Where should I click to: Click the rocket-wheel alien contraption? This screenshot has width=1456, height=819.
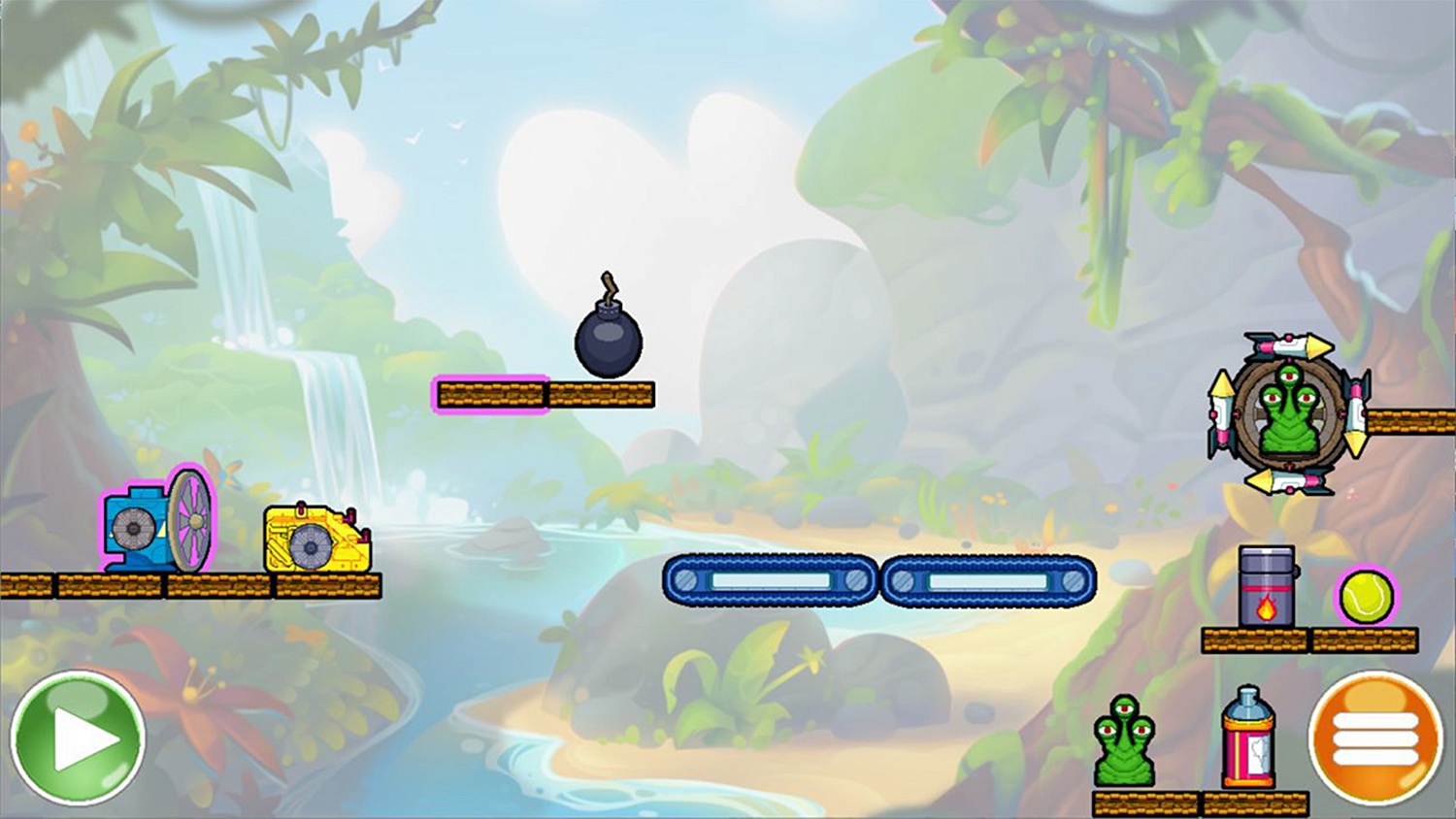[x=1287, y=414]
